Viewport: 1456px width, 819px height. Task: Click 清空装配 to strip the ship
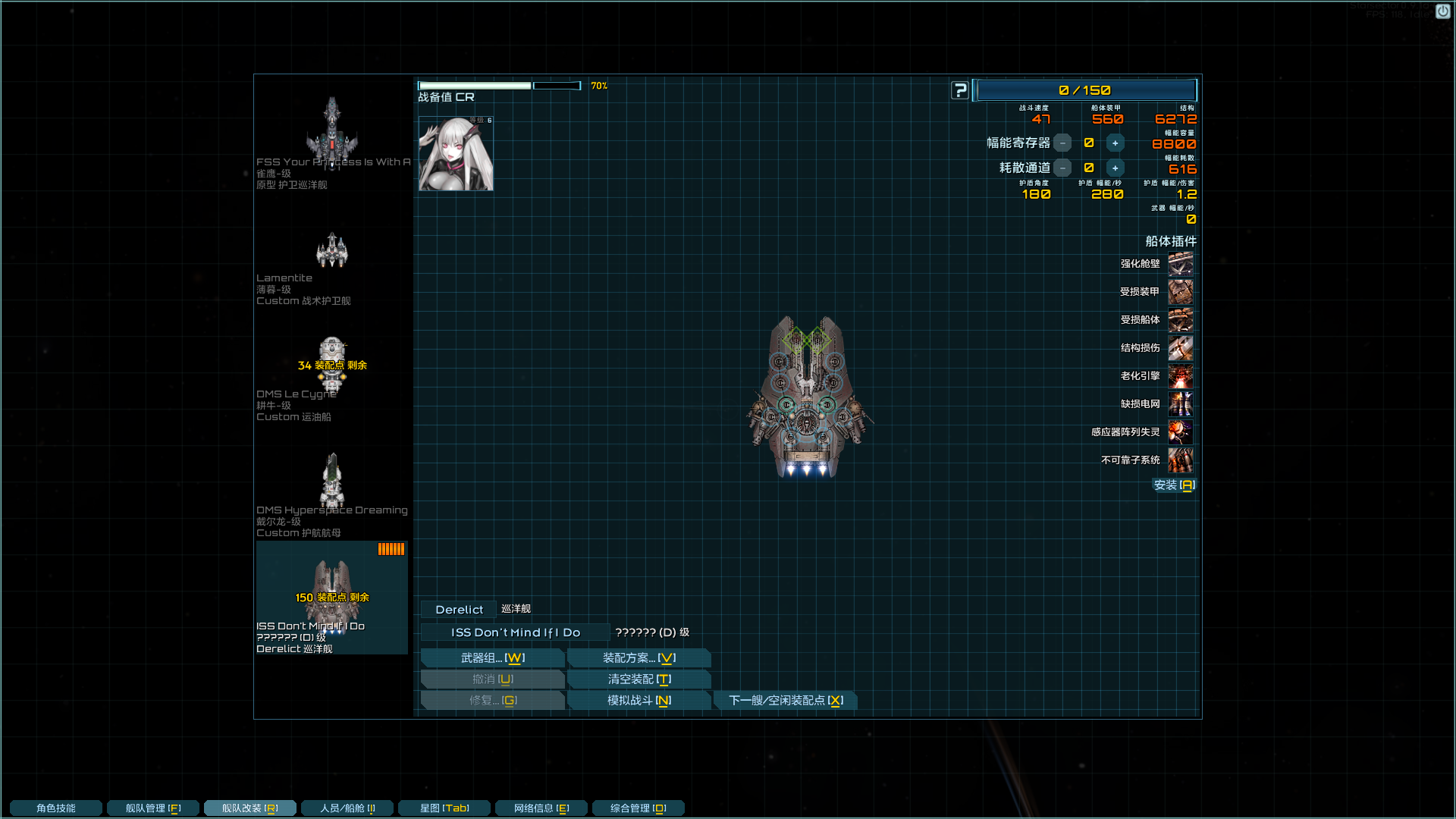(x=639, y=679)
